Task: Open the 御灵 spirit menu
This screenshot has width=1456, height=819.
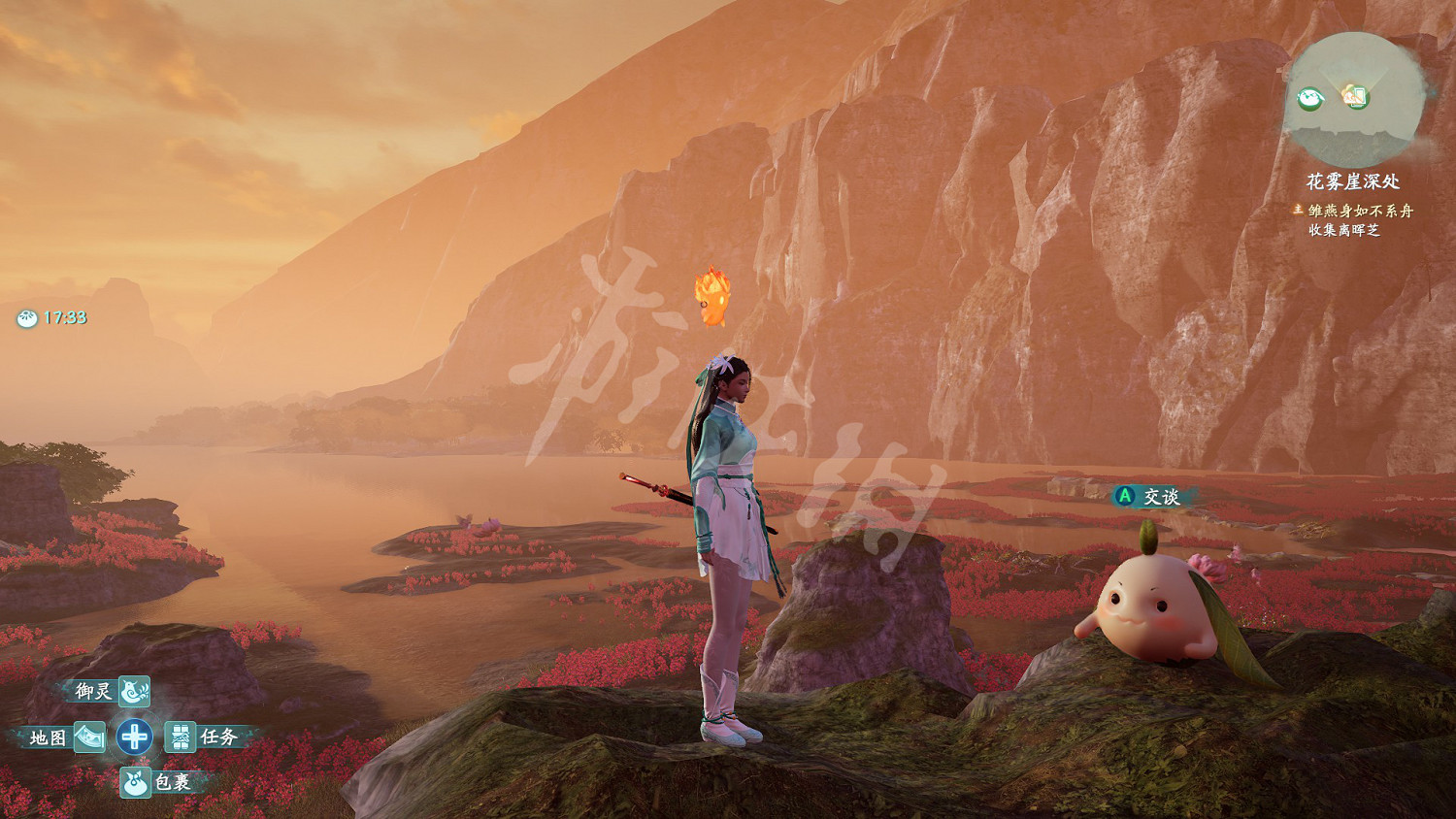Action: point(133,691)
